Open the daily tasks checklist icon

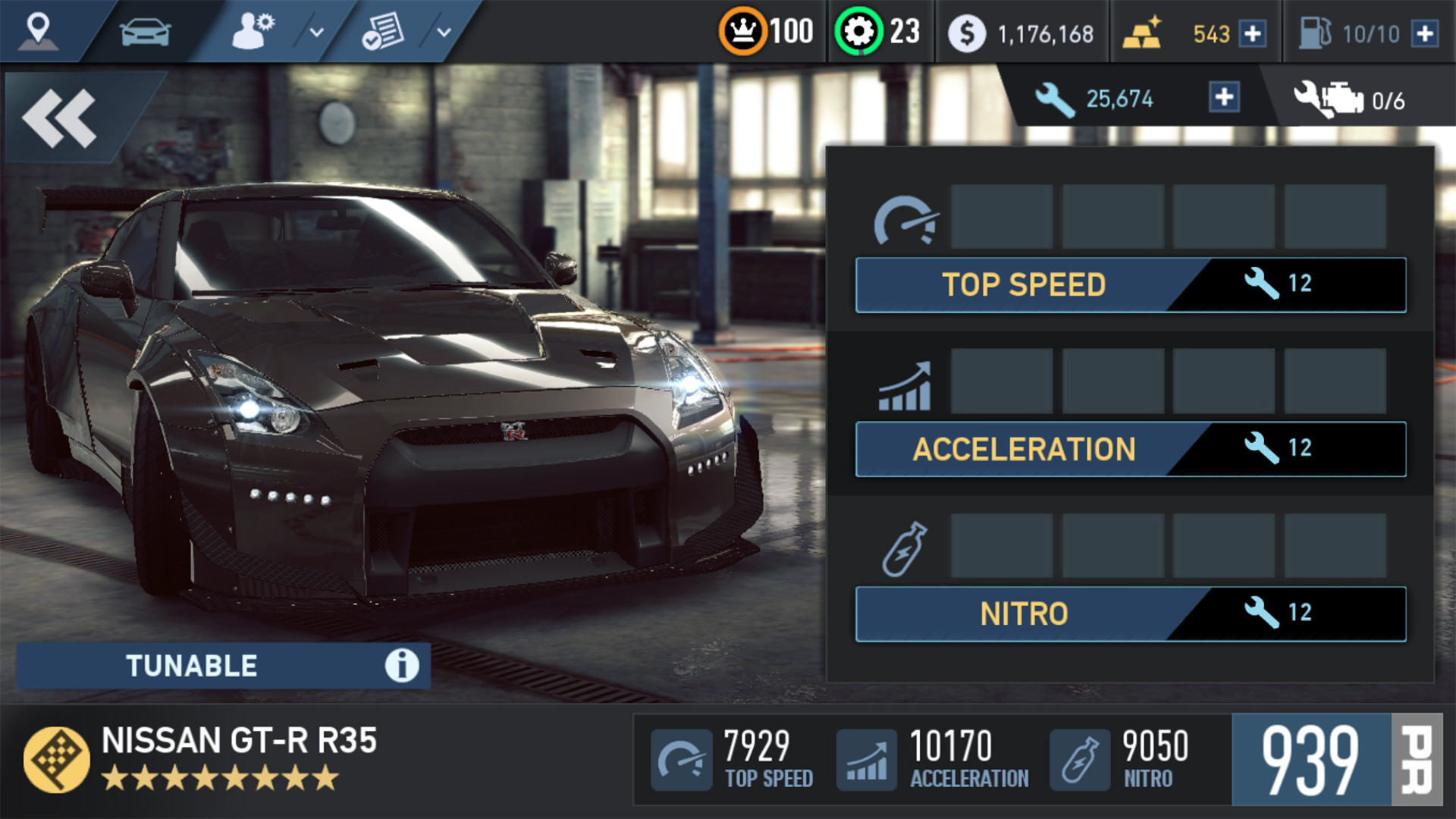384,30
